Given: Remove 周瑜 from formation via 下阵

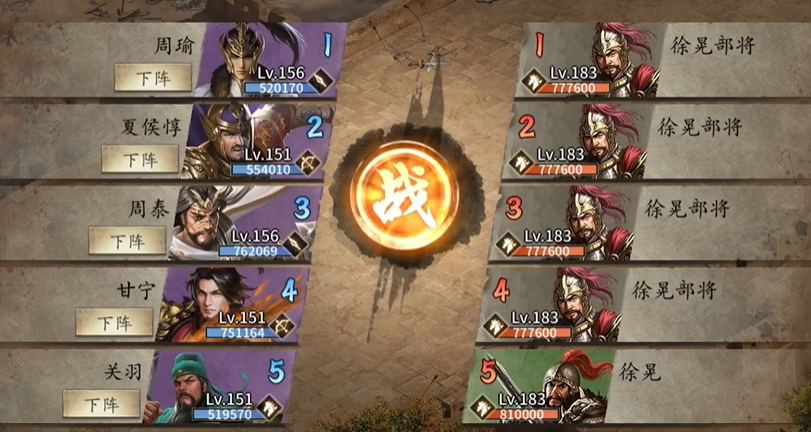Looking at the screenshot, I should 153,77.
